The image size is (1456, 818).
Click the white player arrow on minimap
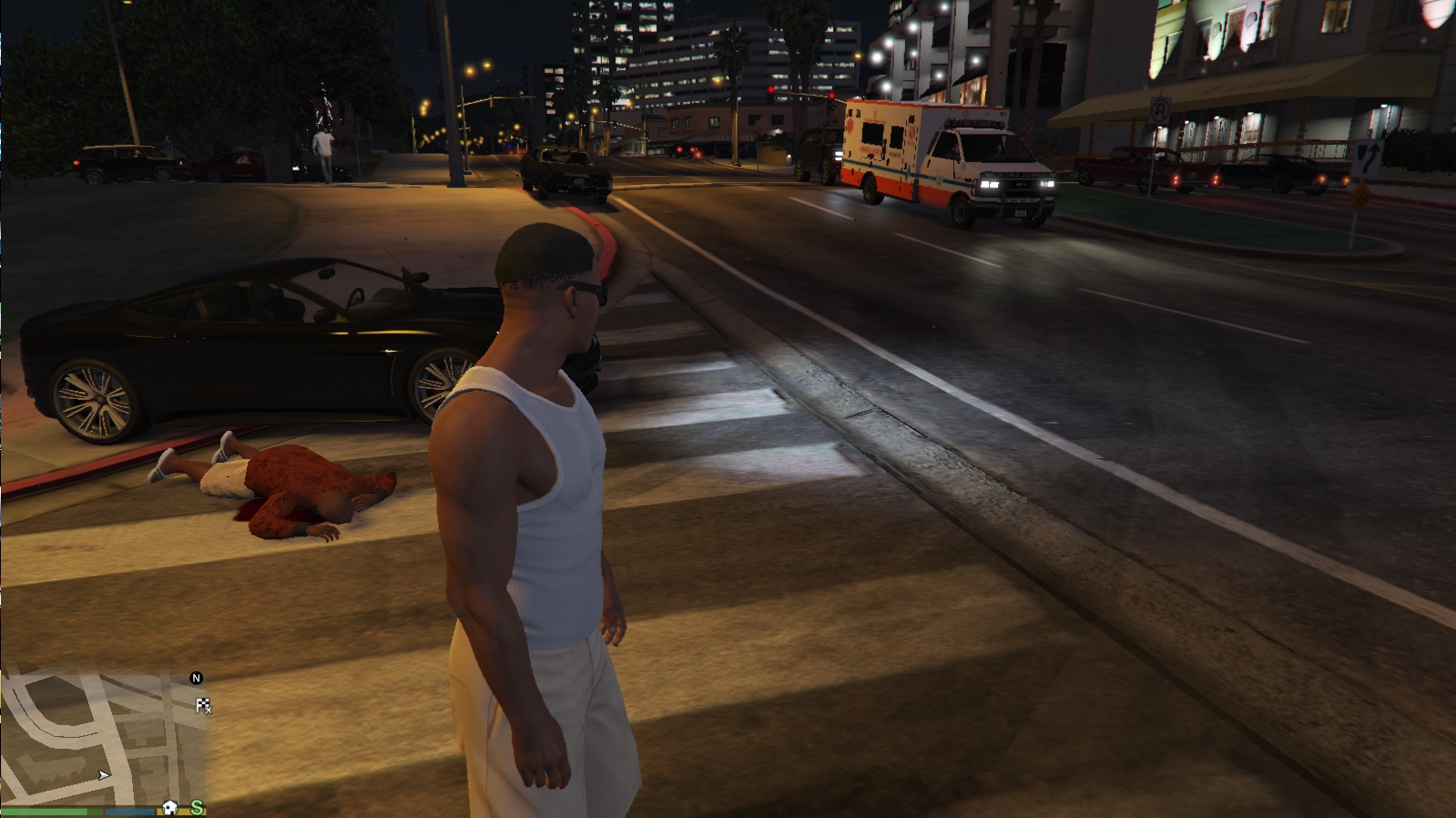coord(104,775)
